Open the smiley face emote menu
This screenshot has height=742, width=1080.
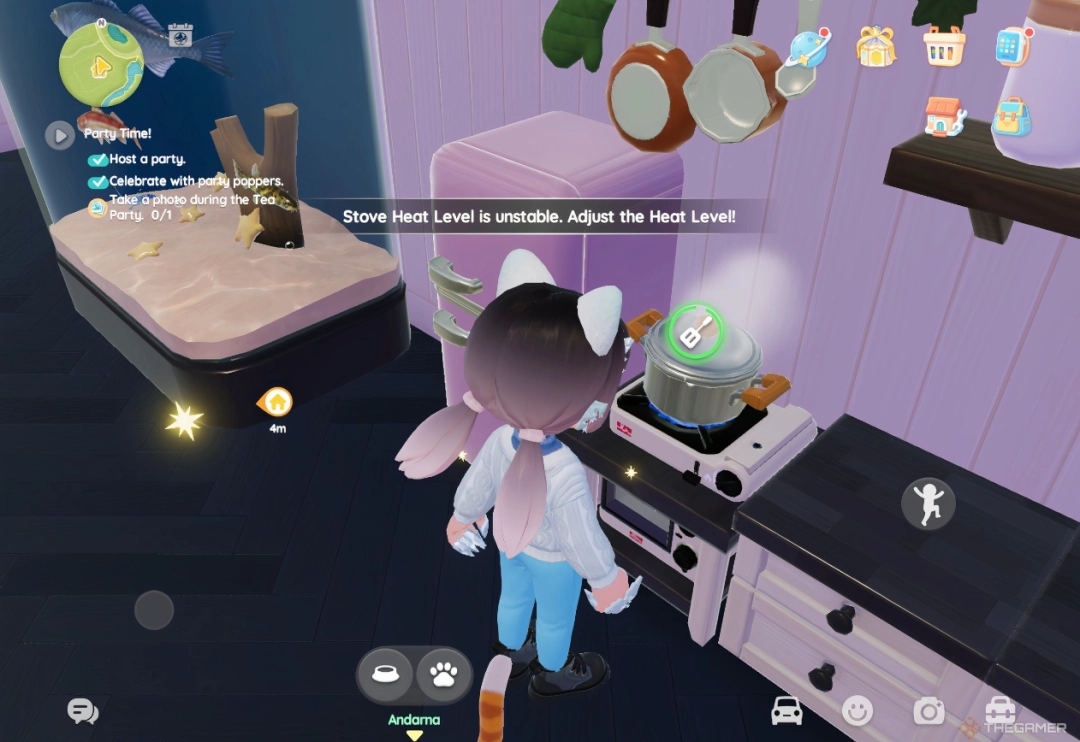click(857, 711)
